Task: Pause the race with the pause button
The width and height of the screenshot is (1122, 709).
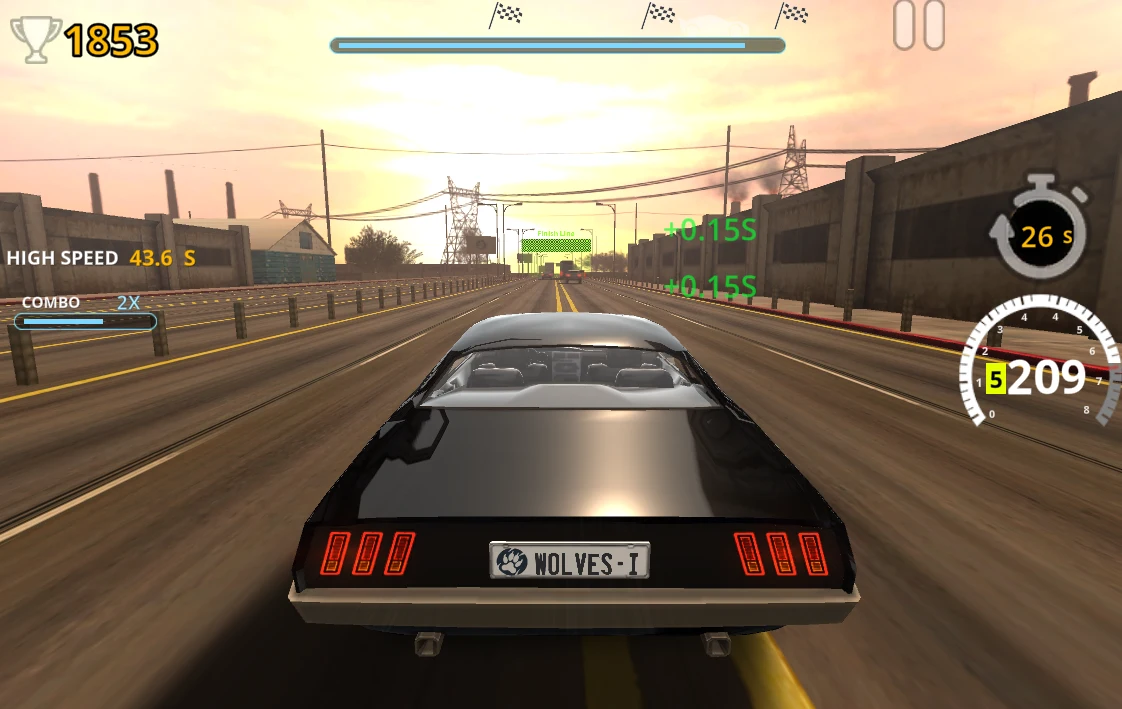Action: click(x=918, y=26)
